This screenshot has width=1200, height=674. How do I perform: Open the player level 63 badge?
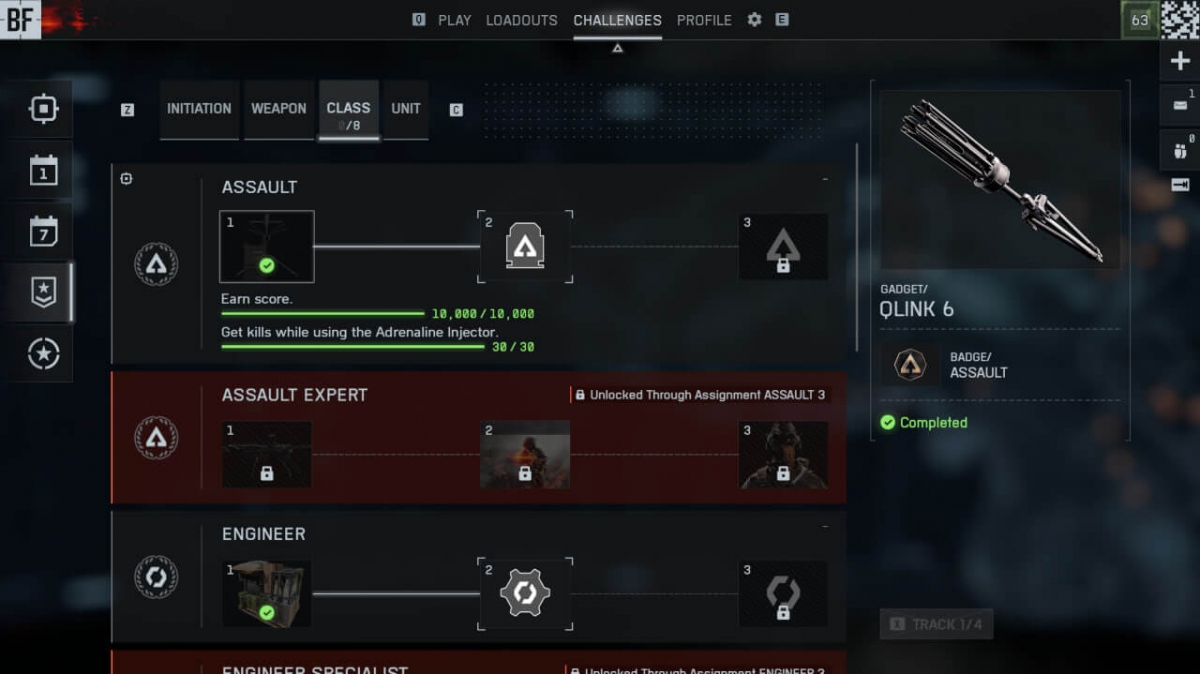(1139, 20)
